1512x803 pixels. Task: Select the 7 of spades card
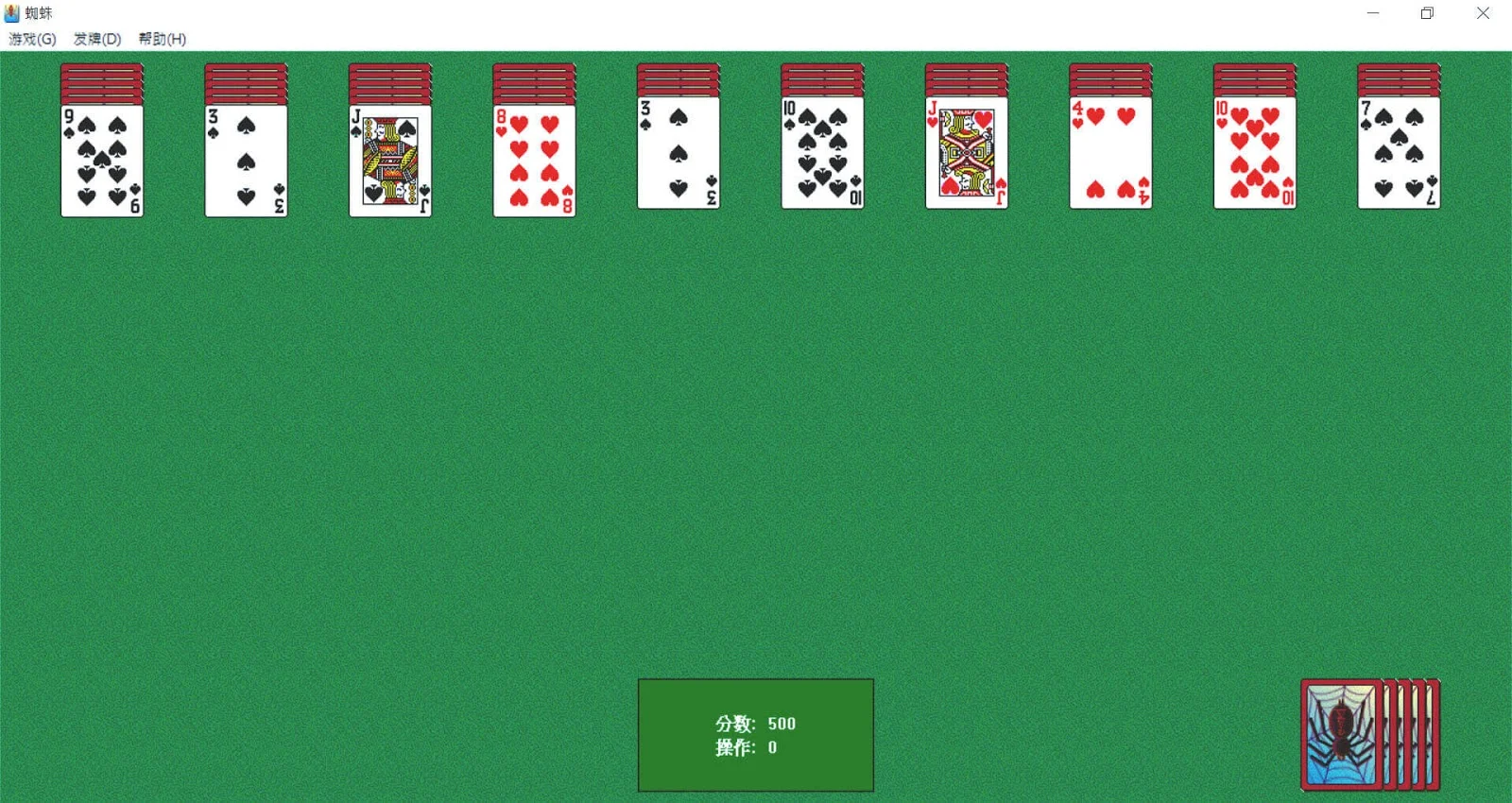[1398, 156]
